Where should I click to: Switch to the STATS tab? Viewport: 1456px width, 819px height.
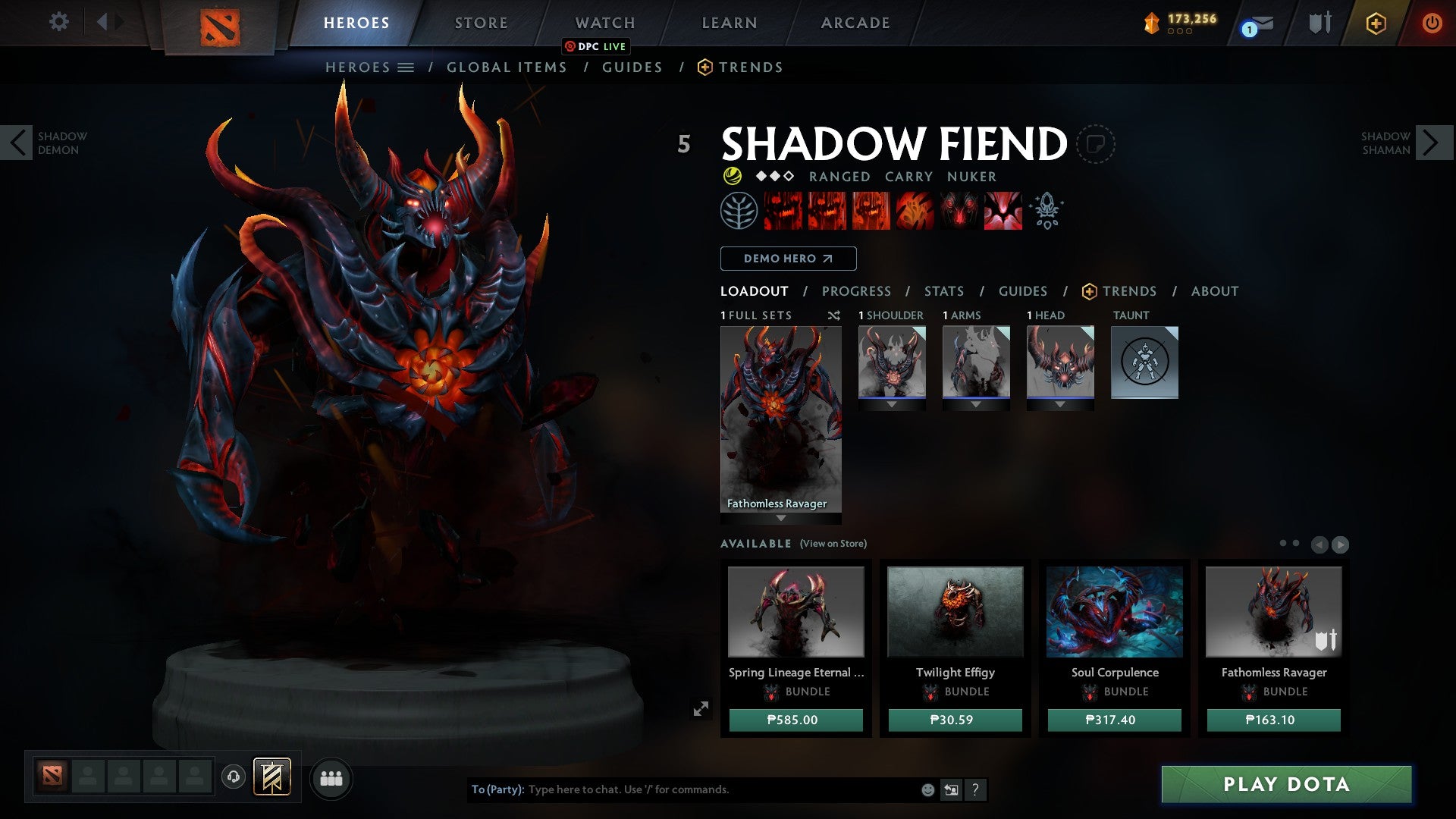click(943, 291)
